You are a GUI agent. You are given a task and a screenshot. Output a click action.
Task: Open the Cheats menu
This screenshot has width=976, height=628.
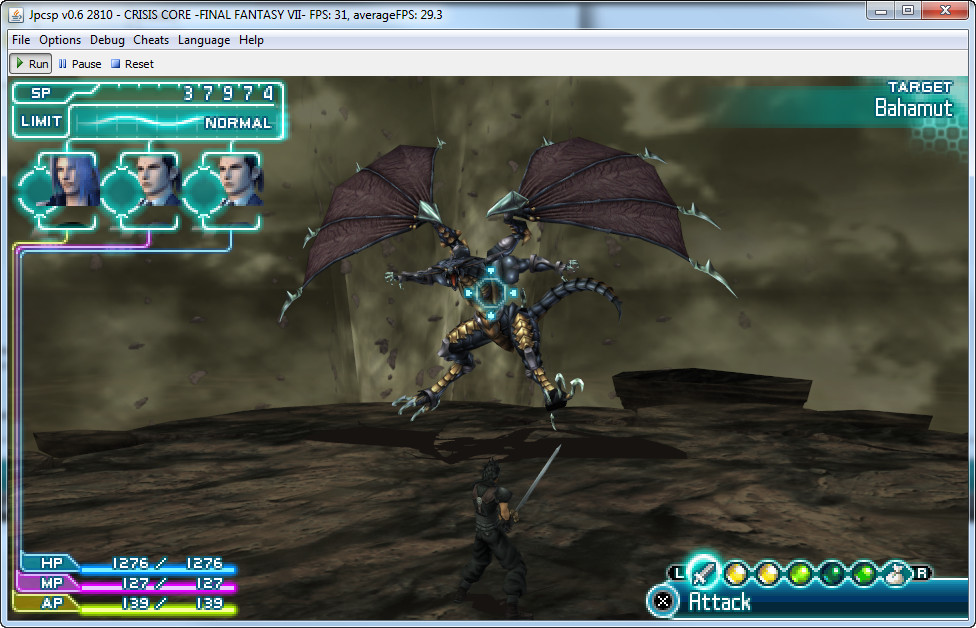coord(151,40)
